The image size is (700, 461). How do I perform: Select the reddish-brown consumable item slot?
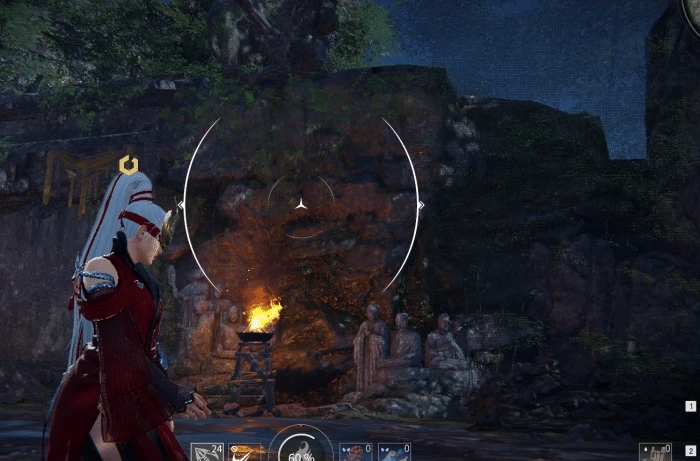tap(355, 452)
